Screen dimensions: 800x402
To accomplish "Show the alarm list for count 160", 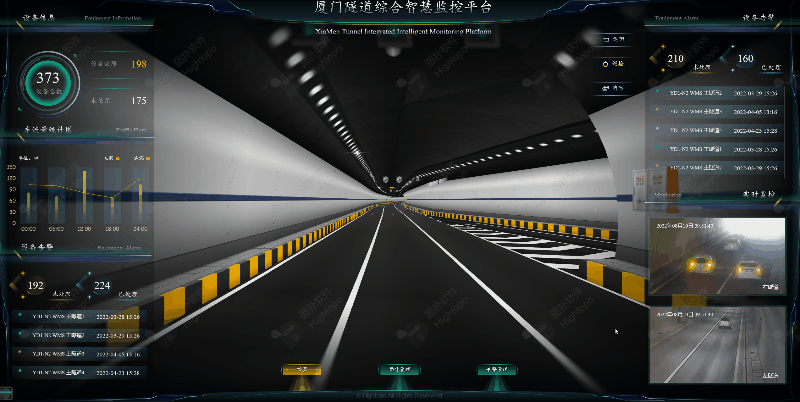I will pos(745,61).
